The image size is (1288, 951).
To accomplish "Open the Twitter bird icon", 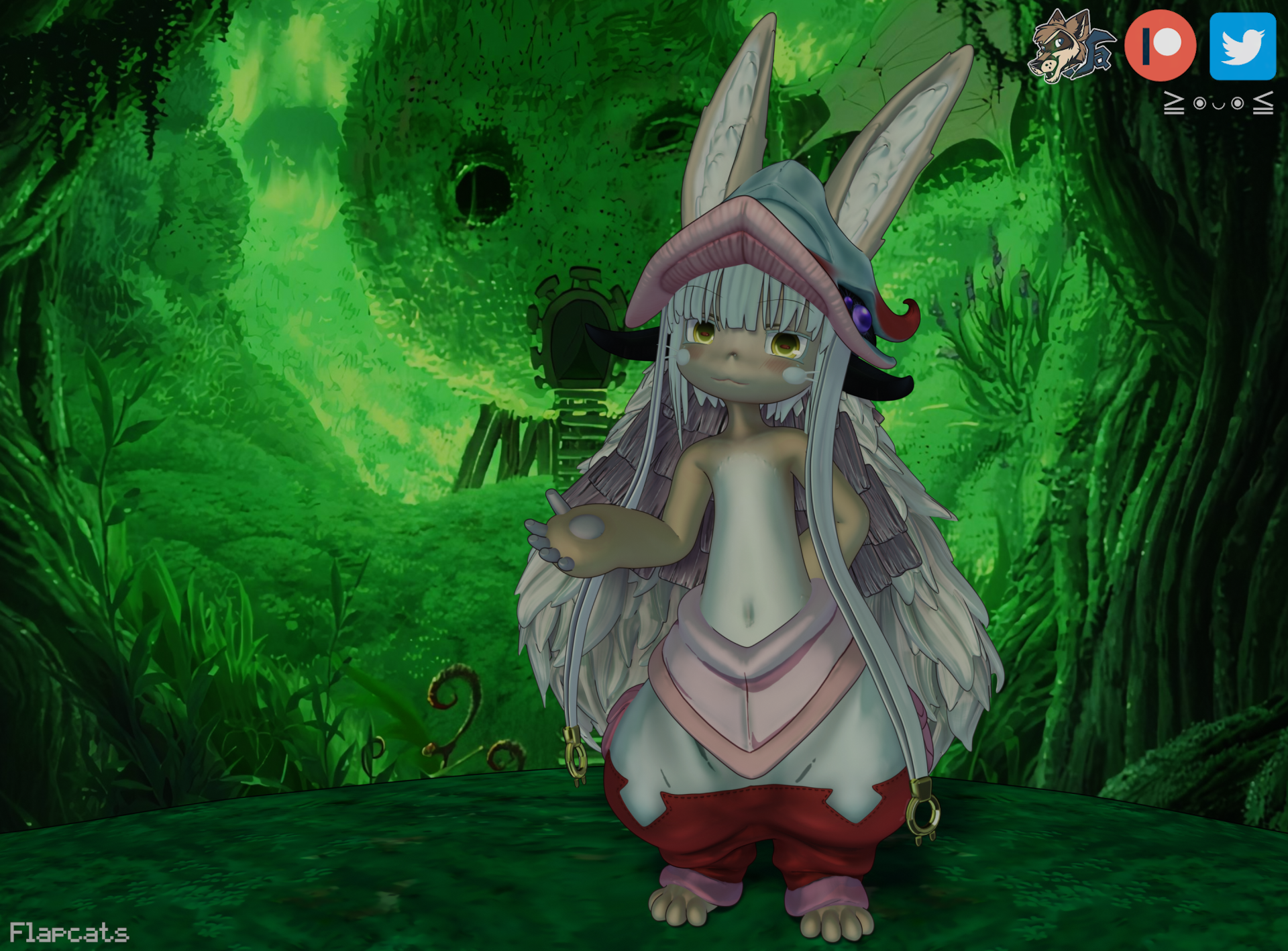I will click(1242, 46).
